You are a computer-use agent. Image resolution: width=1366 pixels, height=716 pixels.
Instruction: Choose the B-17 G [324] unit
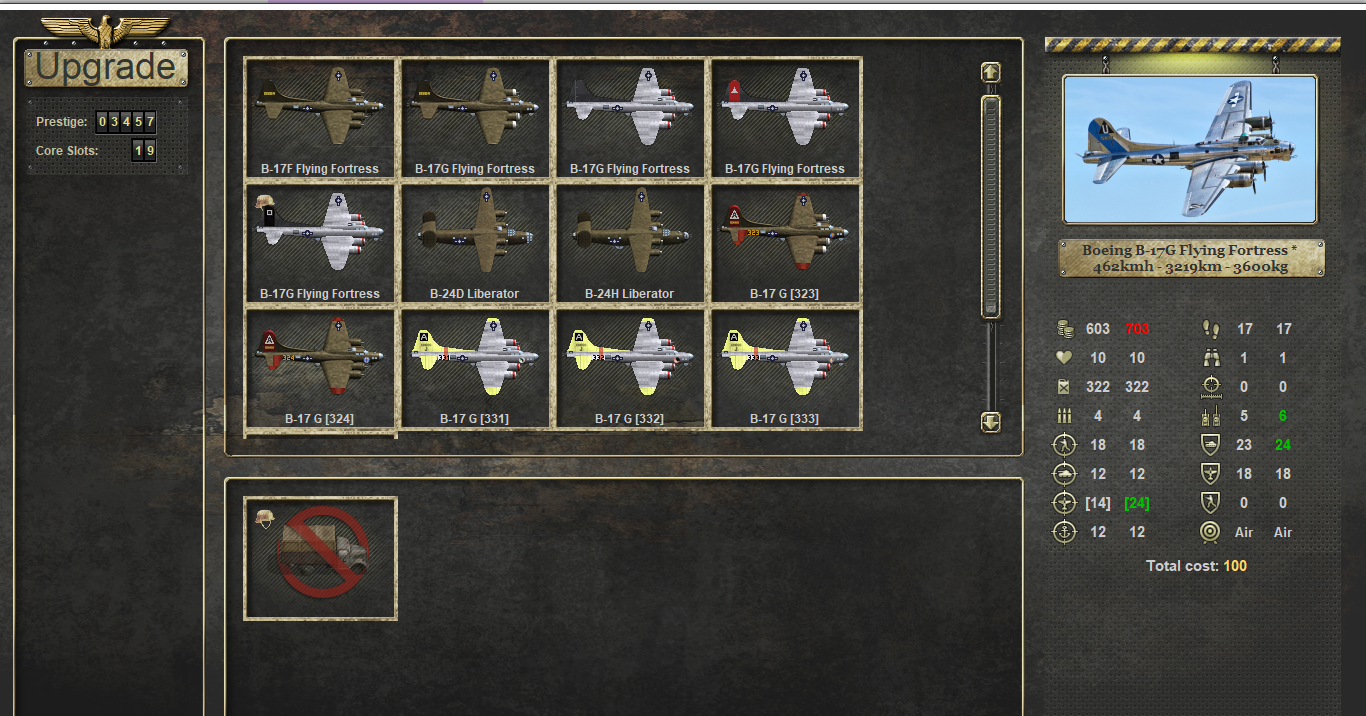pos(320,367)
